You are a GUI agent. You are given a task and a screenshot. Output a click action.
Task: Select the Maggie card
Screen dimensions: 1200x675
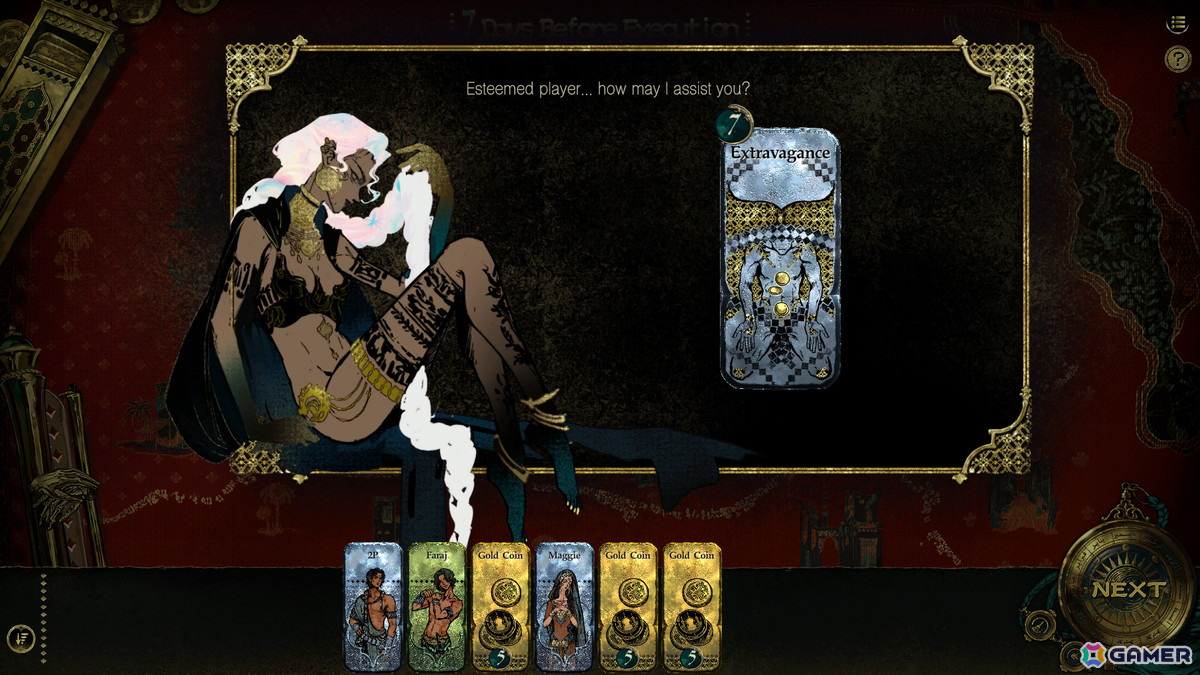click(565, 607)
